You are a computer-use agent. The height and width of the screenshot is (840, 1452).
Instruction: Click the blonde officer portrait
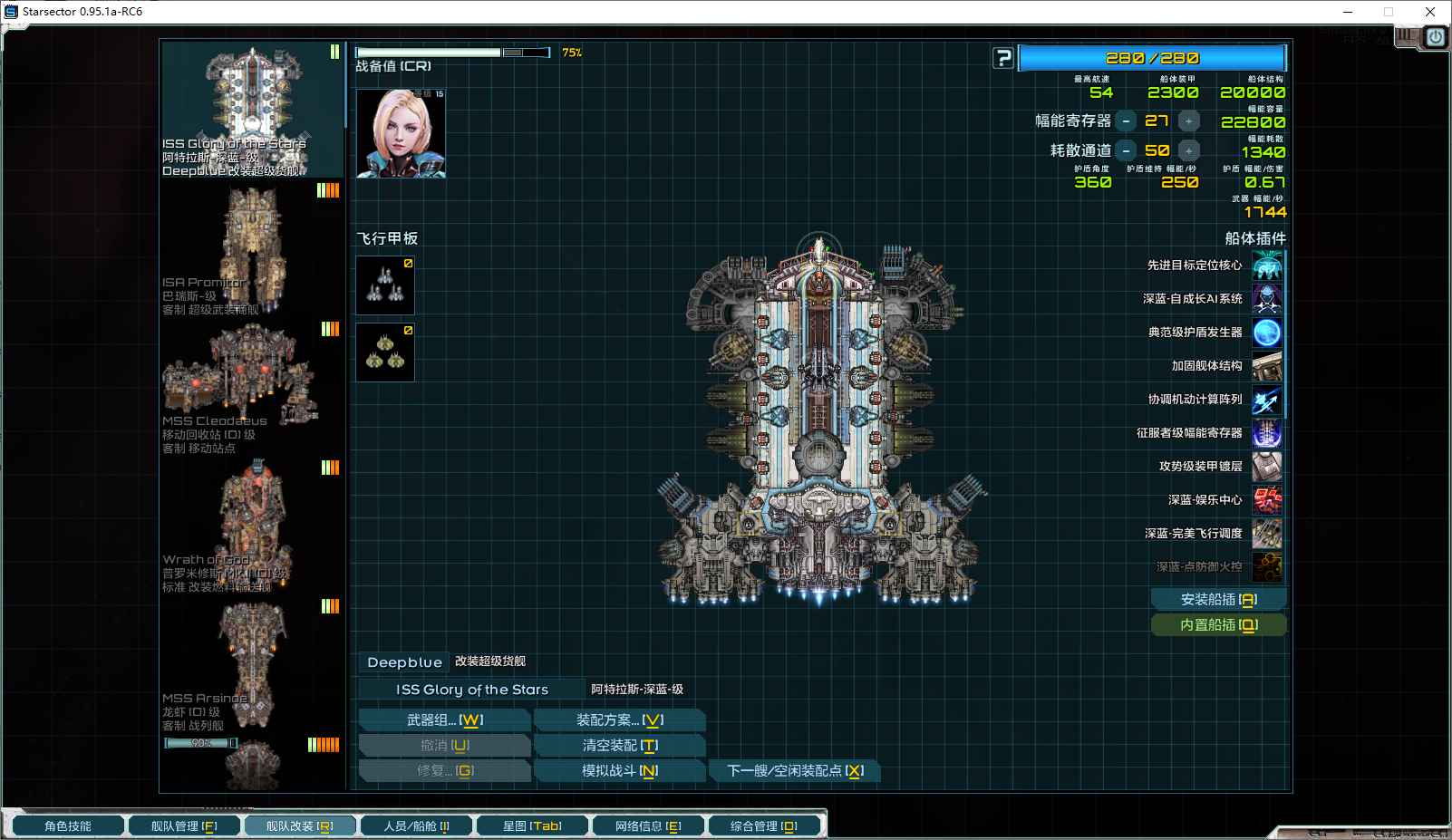401,133
